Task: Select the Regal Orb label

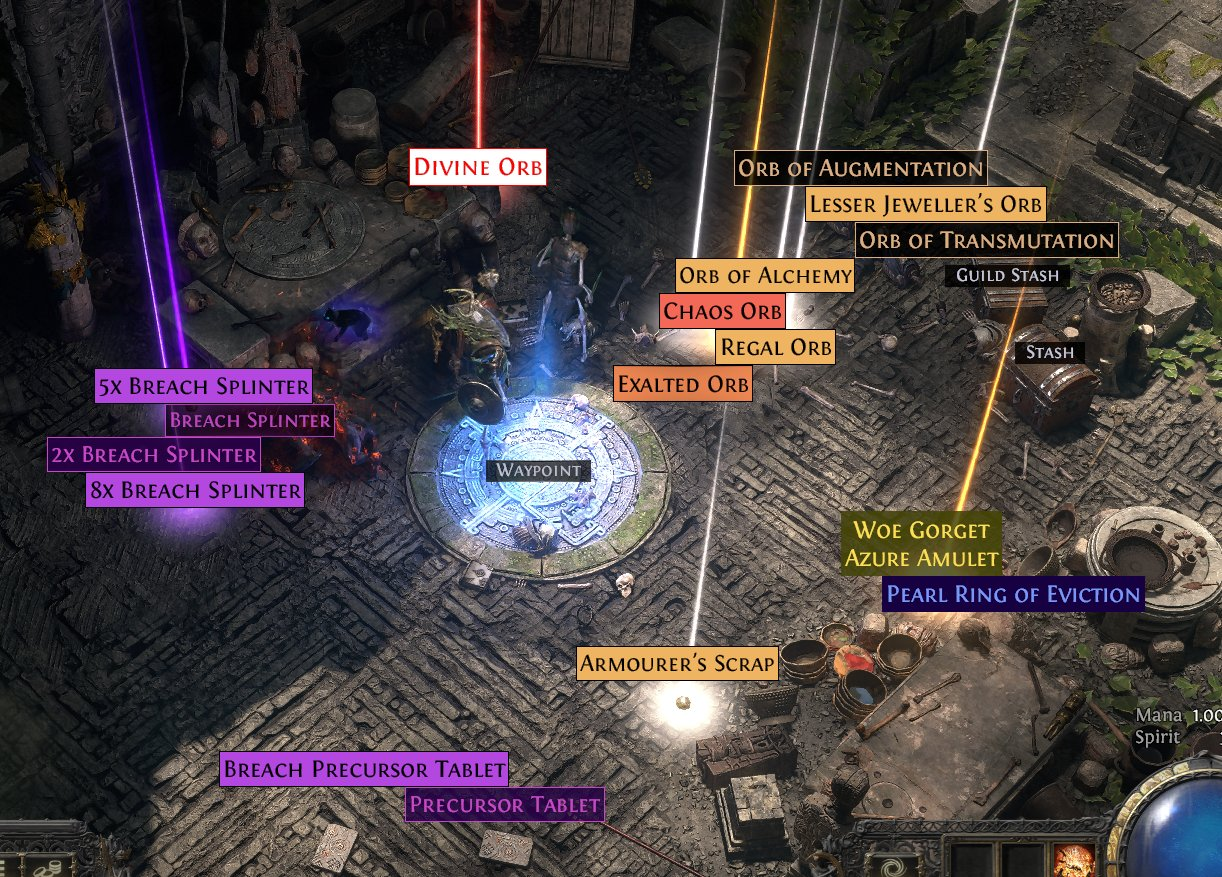Action: [x=776, y=348]
